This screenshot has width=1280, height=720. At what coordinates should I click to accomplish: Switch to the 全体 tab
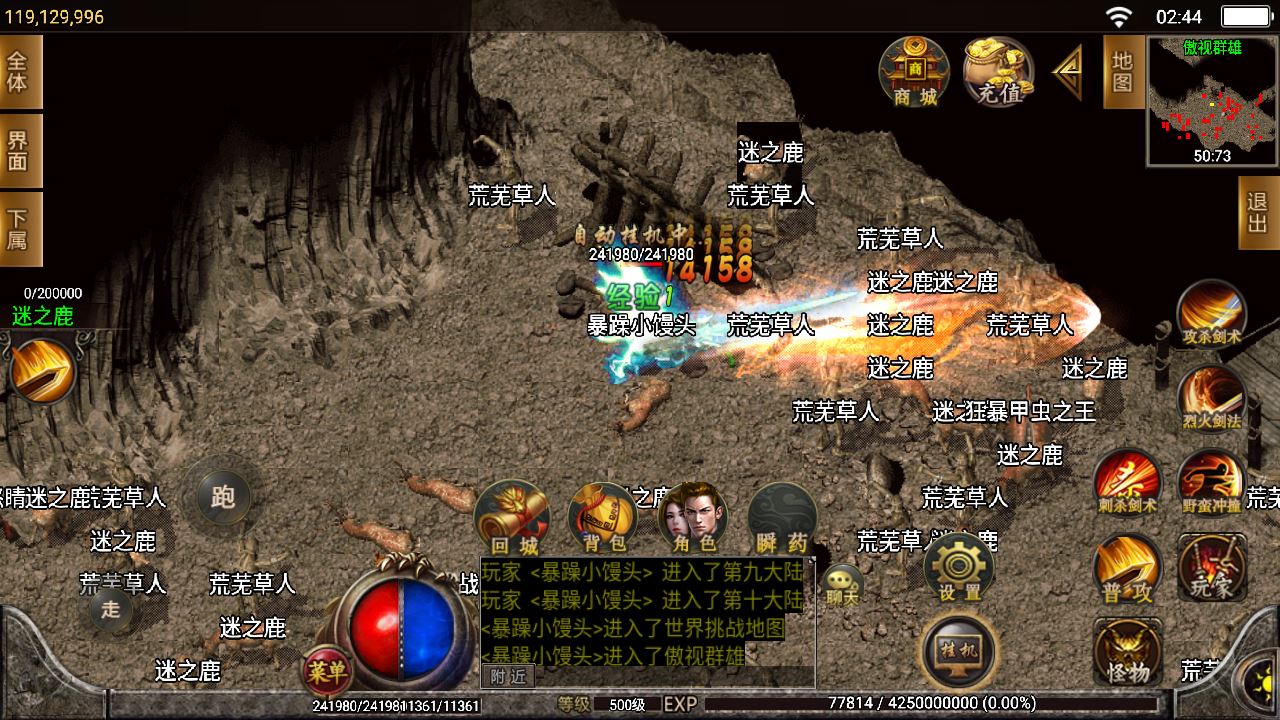[x=19, y=71]
